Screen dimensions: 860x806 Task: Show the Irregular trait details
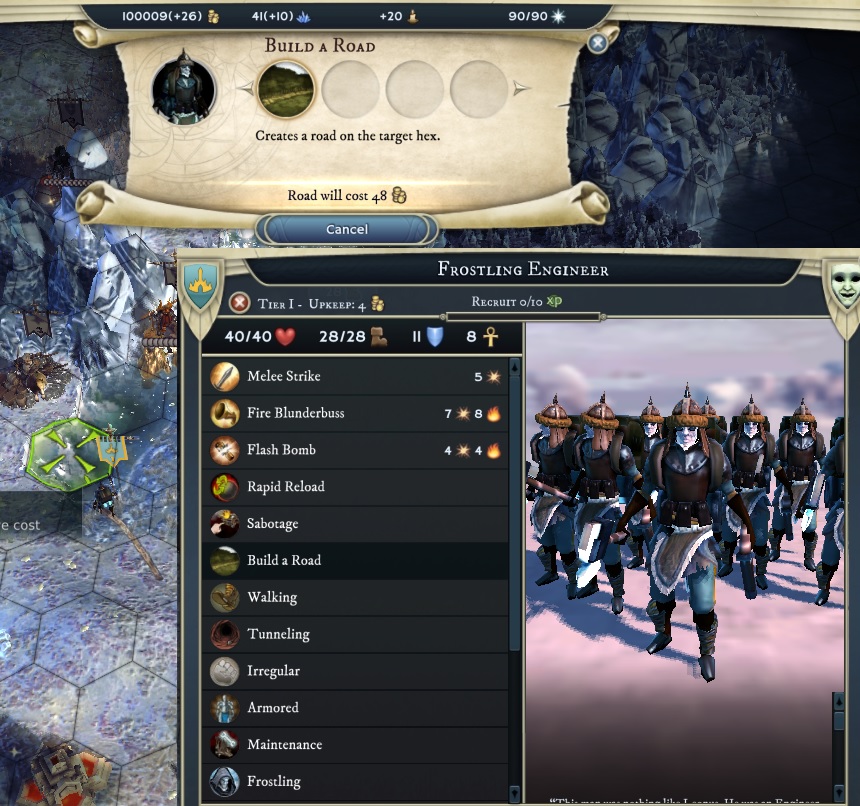pos(355,671)
